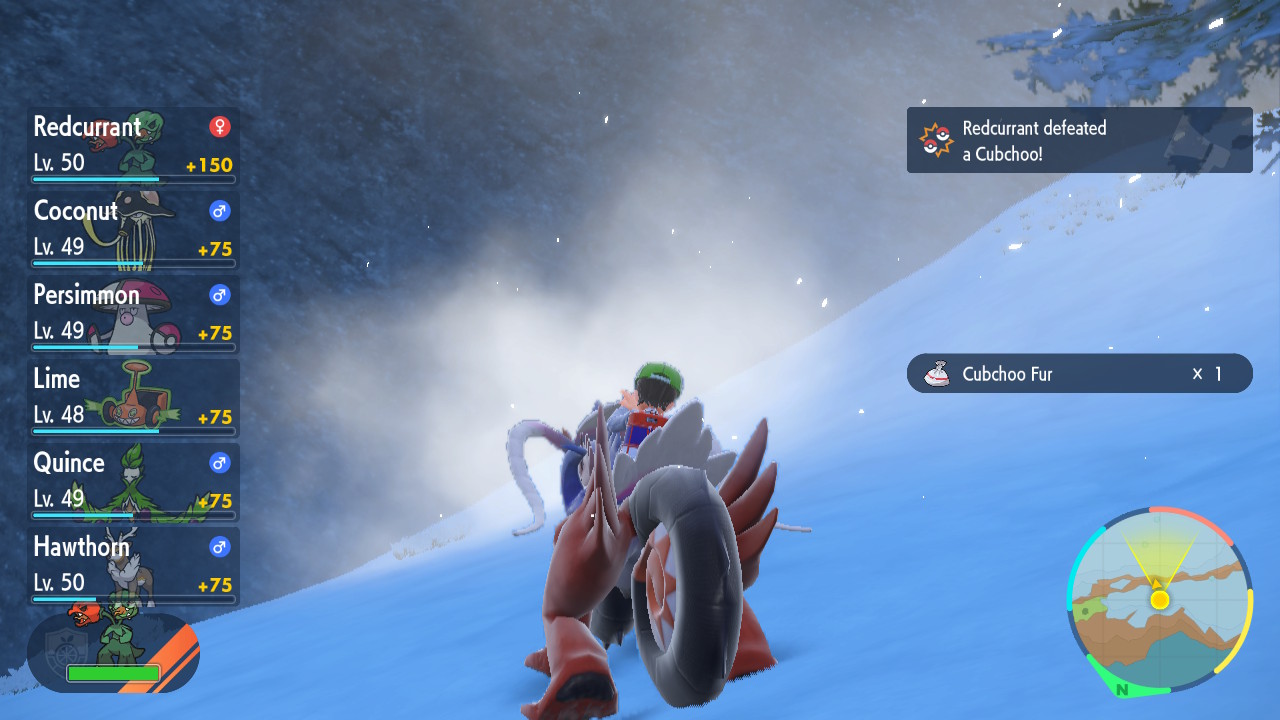
Task: Choose Hawthorn's party panel
Action: point(133,566)
